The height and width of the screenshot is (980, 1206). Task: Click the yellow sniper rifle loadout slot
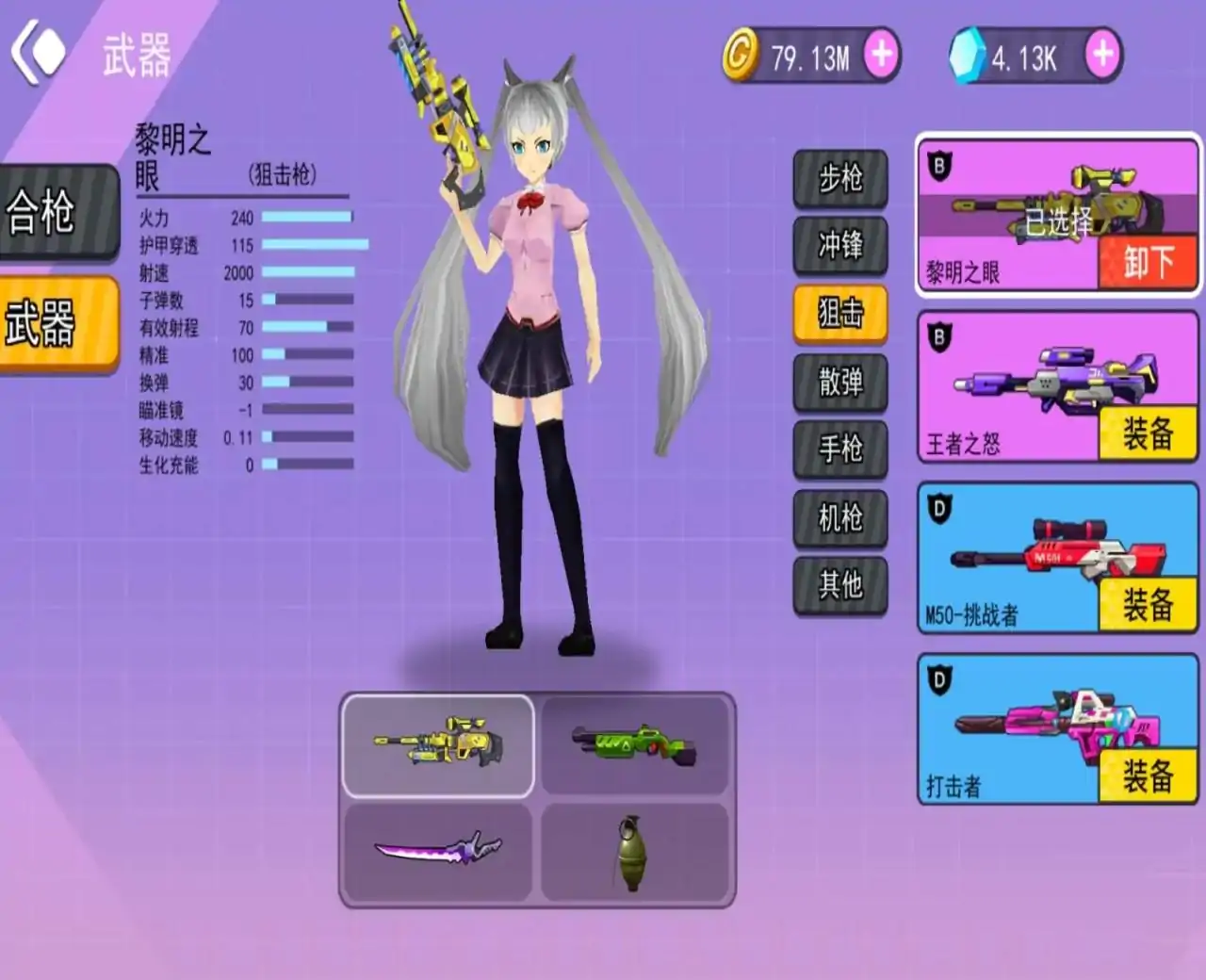437,743
